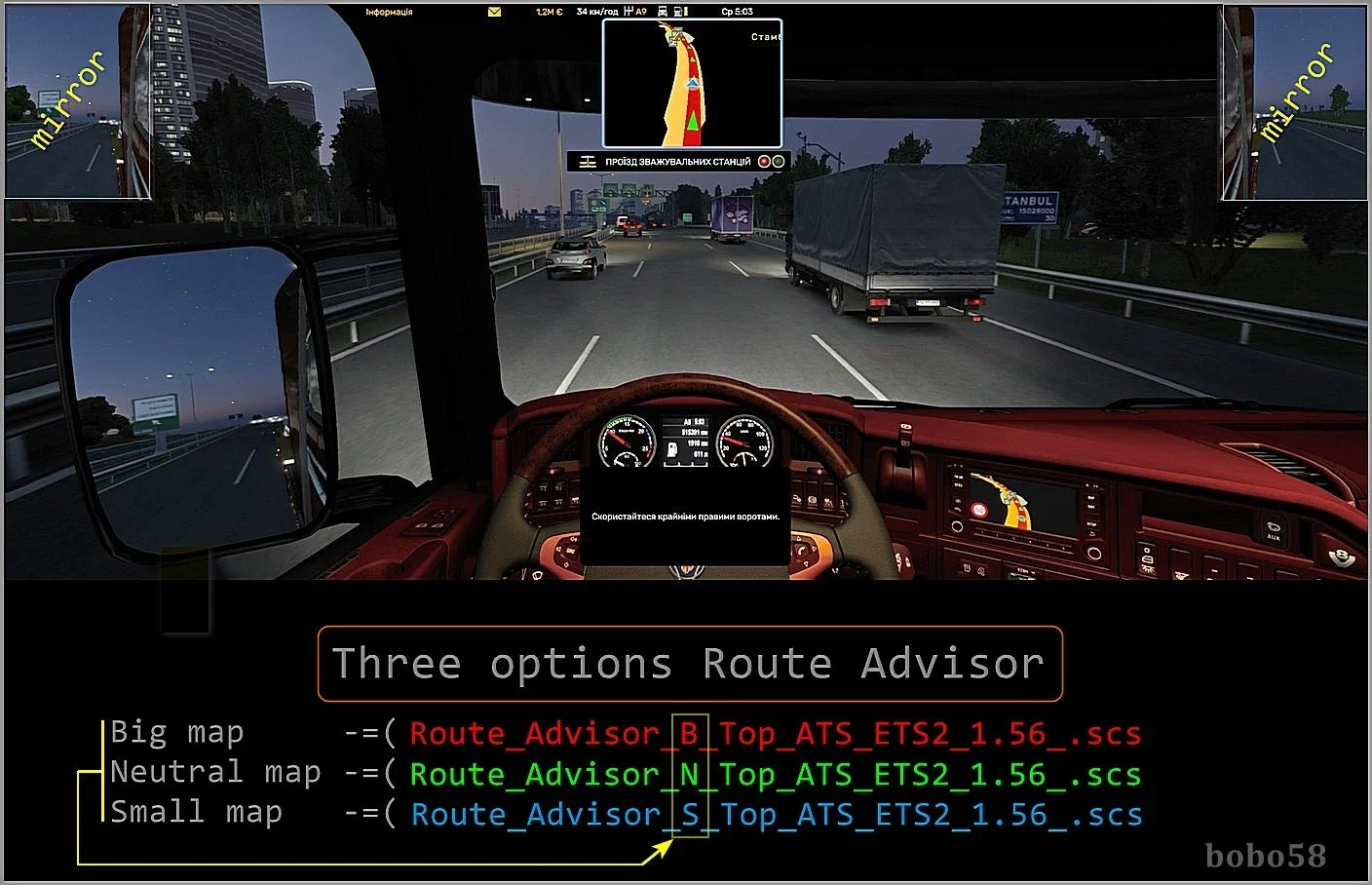Toggle the red weigh station indicator light

pos(764,161)
